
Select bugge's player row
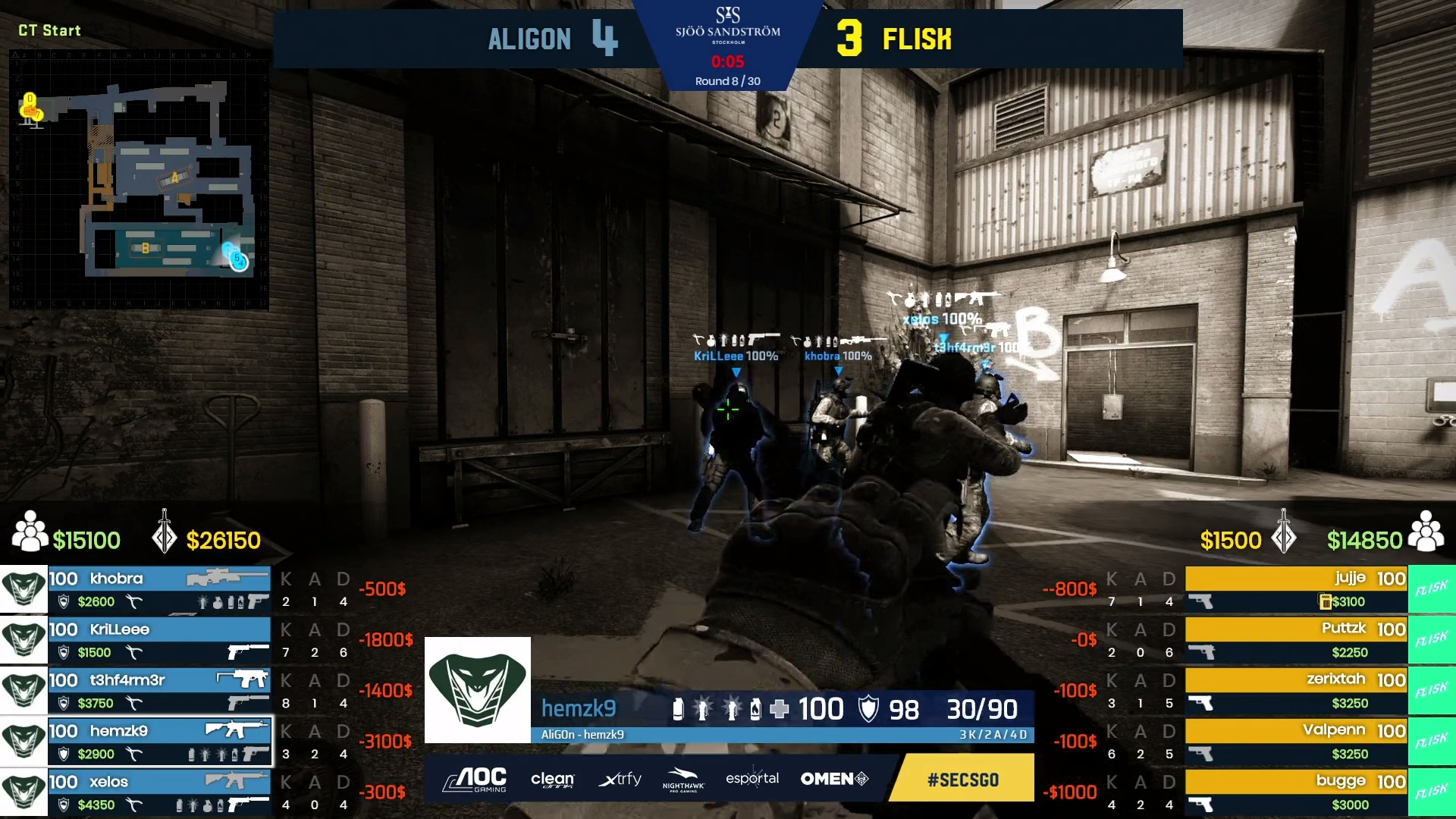click(1296, 792)
